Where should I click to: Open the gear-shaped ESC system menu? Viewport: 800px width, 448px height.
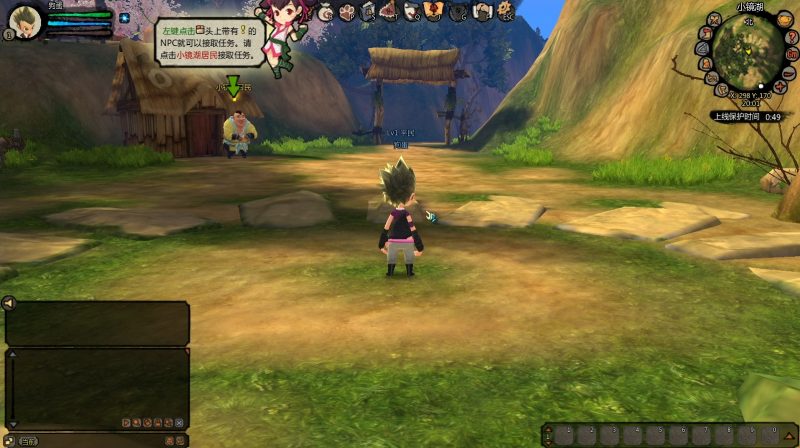505,12
